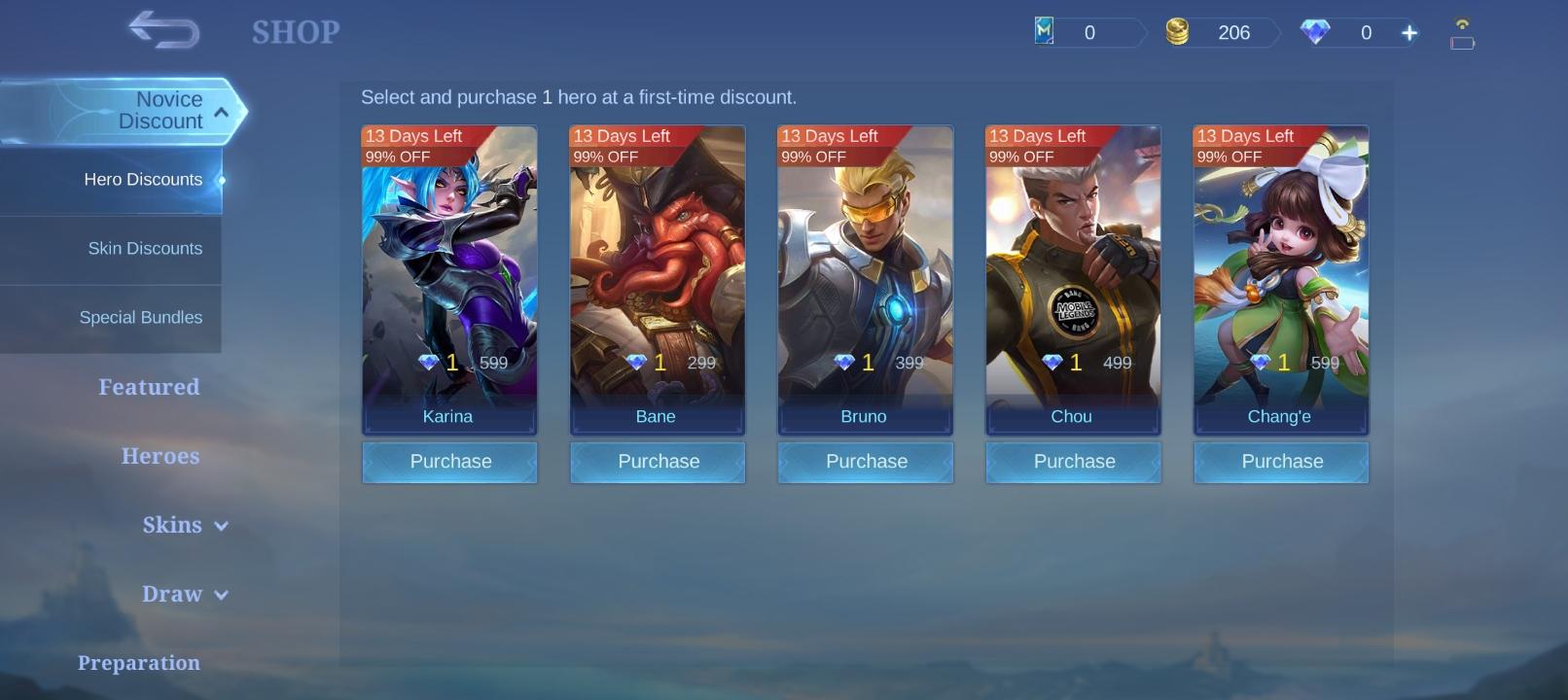Viewport: 1568px width, 700px height.
Task: Open the Heroes section
Action: 160,455
